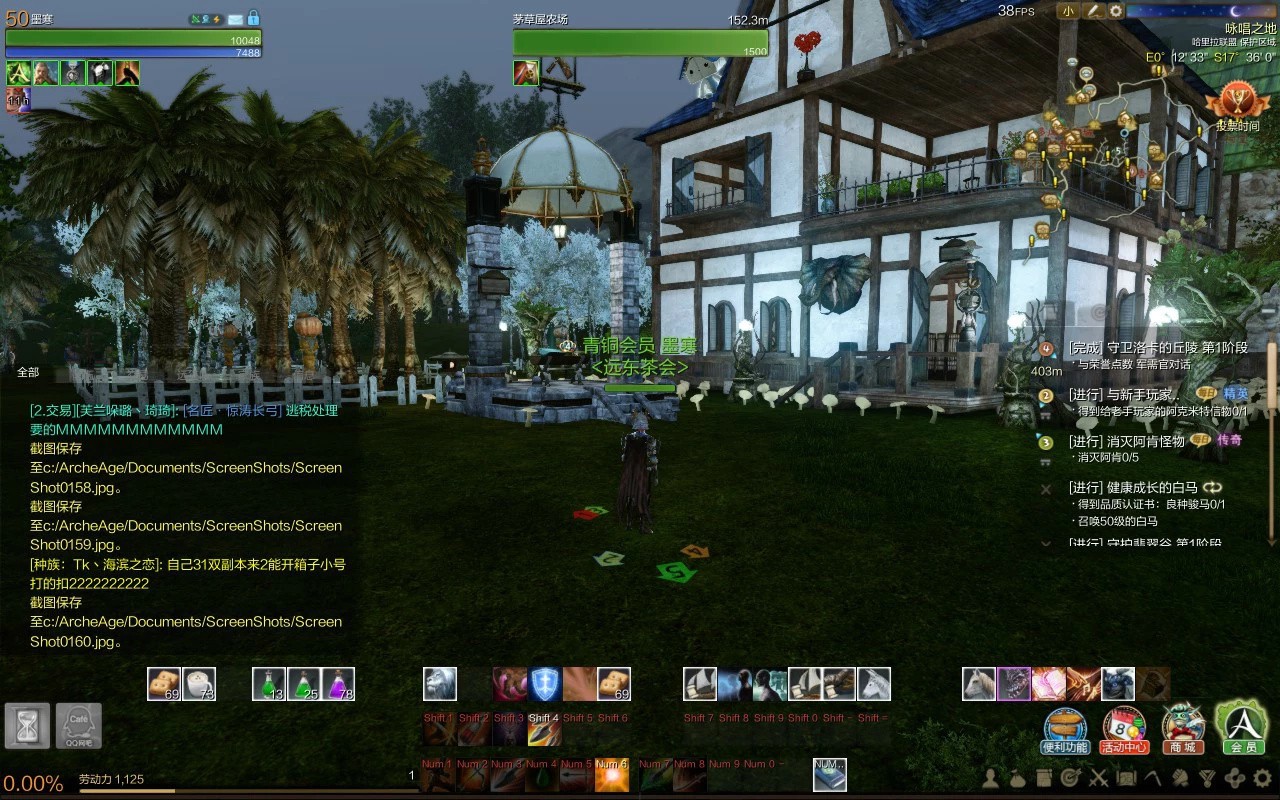Use the purple potion with 78 charges
Image resolution: width=1280 pixels, height=800 pixels.
click(338, 684)
